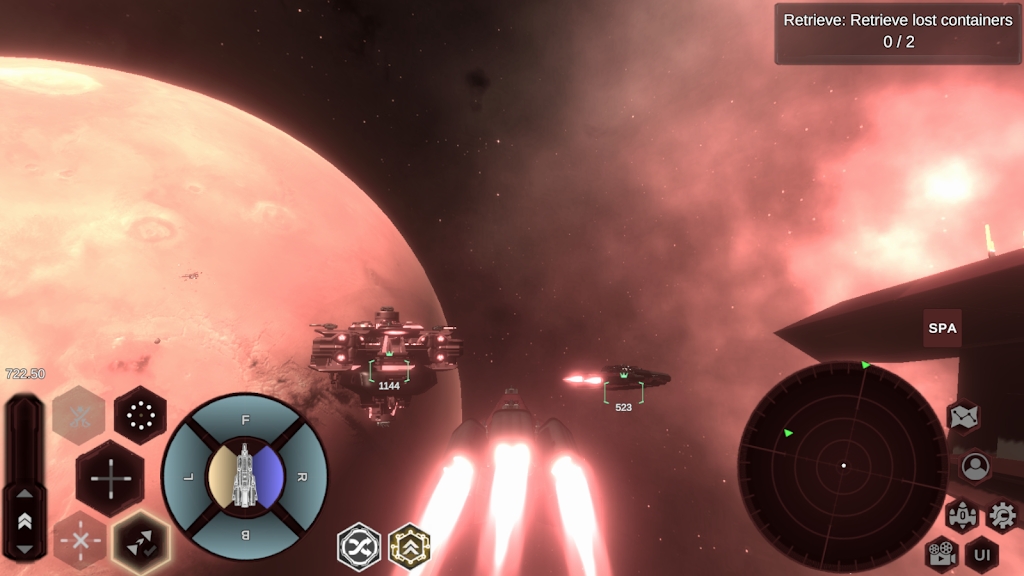The height and width of the screenshot is (576, 1024).
Task: Toggle the UI visibility button
Action: [981, 554]
